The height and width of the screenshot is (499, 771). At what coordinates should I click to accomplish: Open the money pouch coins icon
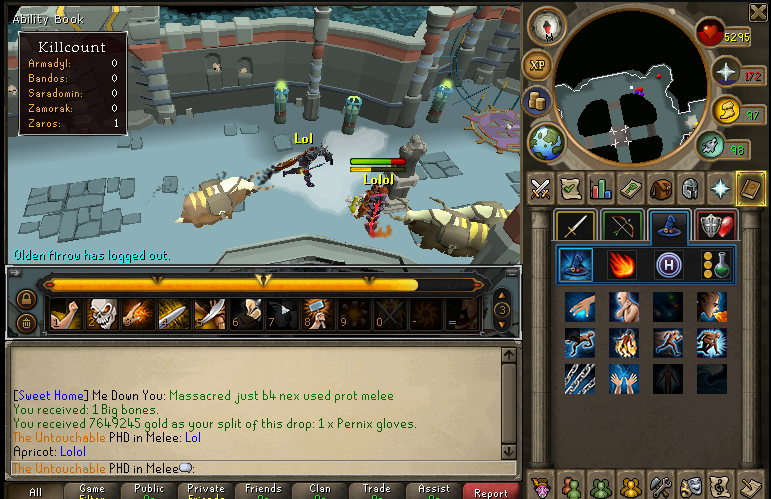point(537,101)
